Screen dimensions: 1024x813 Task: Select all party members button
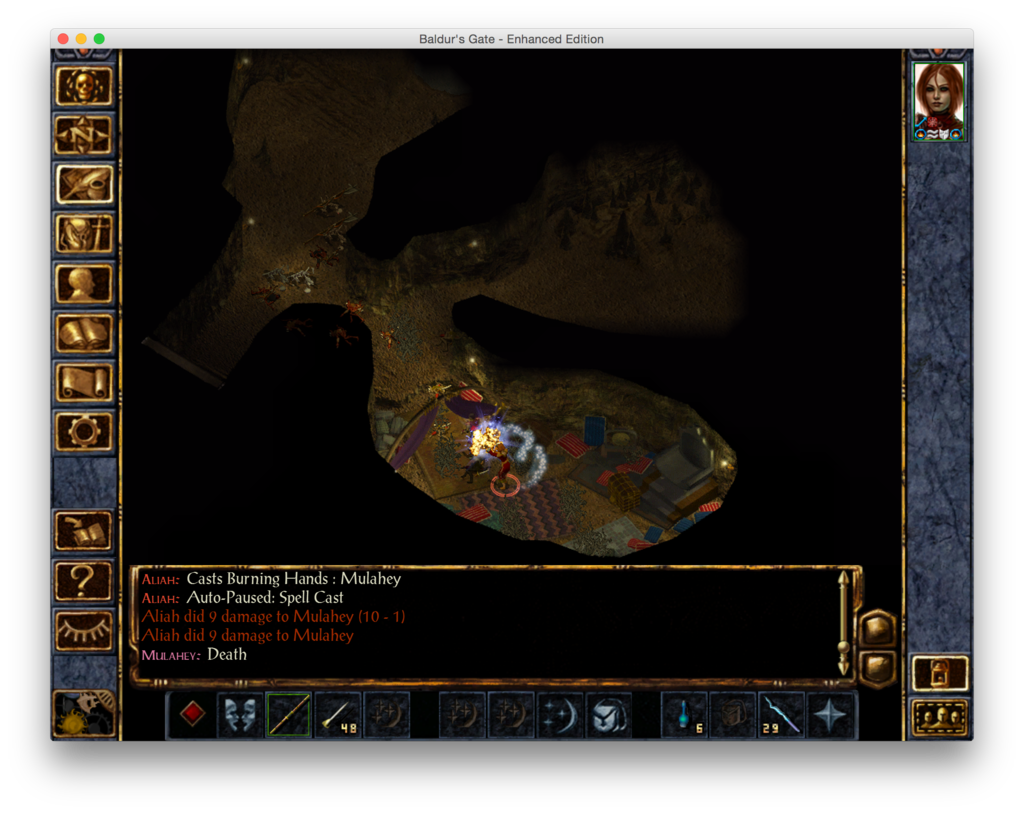(x=940, y=717)
